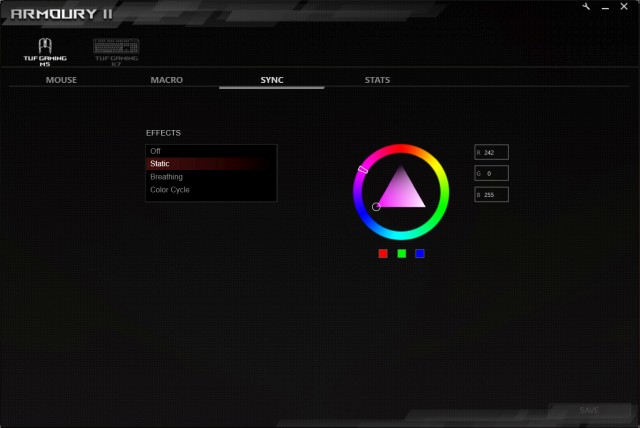Viewport: 640px width, 428px height.
Task: Select the Sync tab
Action: 272,80
